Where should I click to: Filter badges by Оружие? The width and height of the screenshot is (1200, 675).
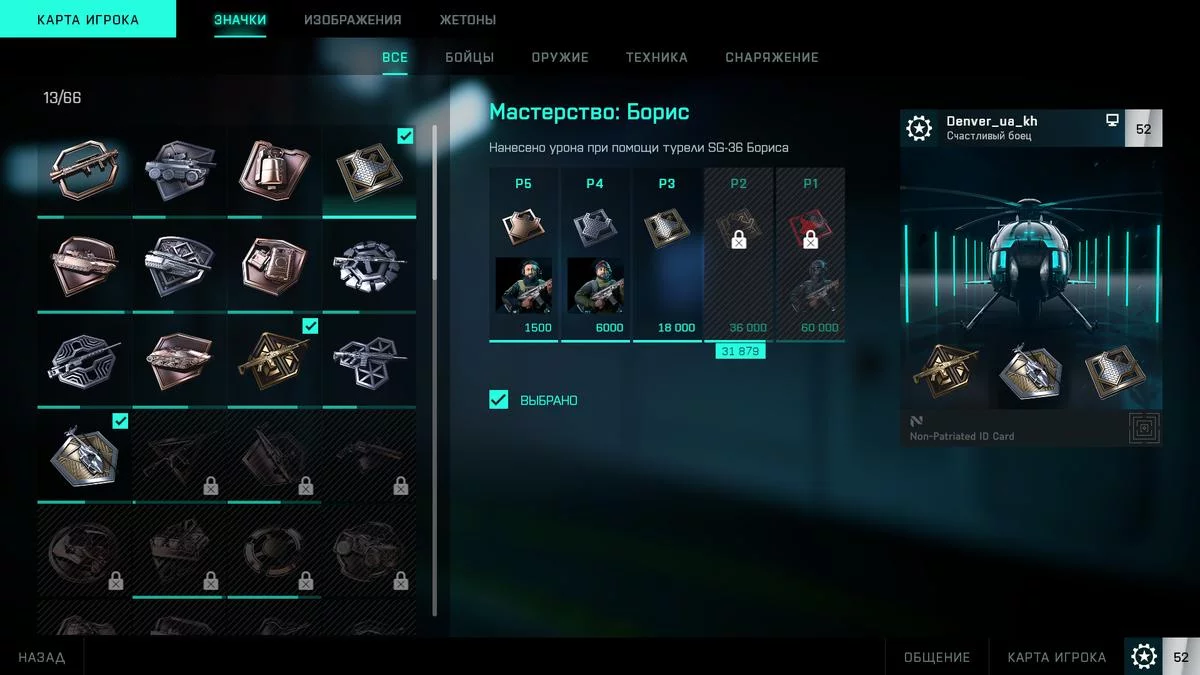560,57
